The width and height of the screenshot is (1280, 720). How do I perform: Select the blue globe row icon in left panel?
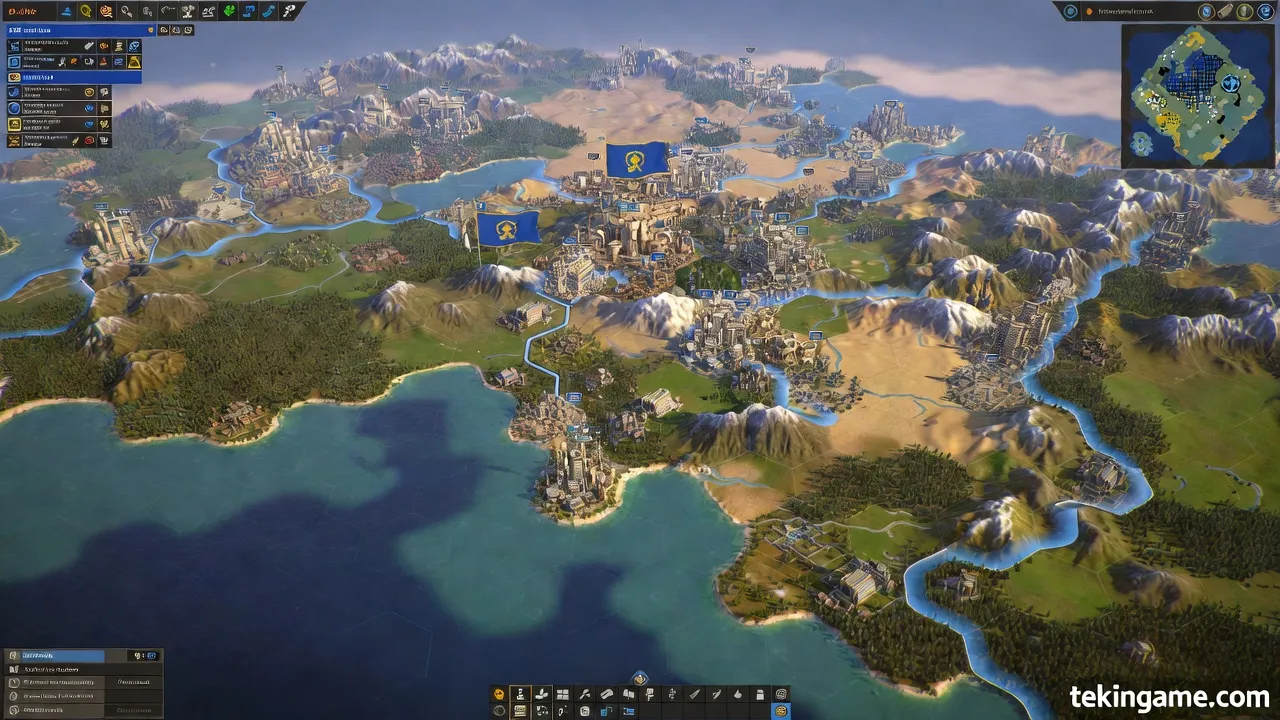pos(14,107)
